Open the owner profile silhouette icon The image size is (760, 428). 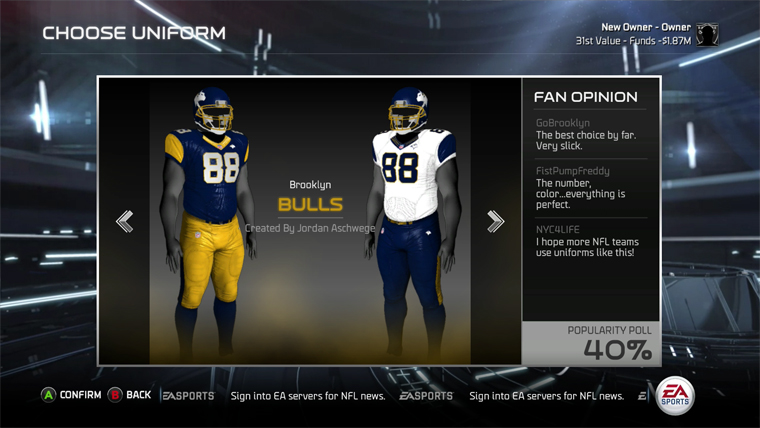pyautogui.click(x=708, y=34)
